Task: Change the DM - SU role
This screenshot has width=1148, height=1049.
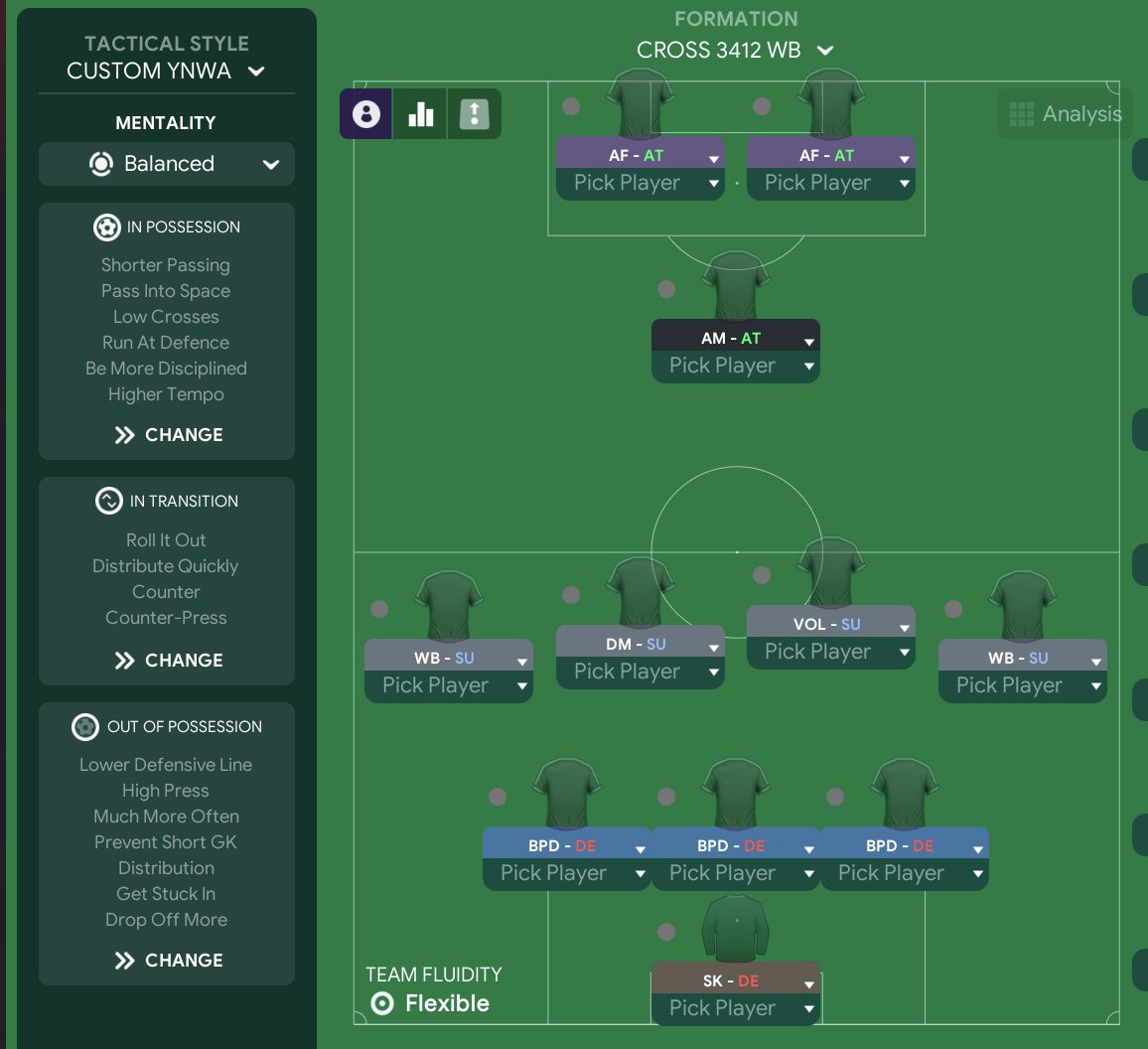Action: (640, 645)
